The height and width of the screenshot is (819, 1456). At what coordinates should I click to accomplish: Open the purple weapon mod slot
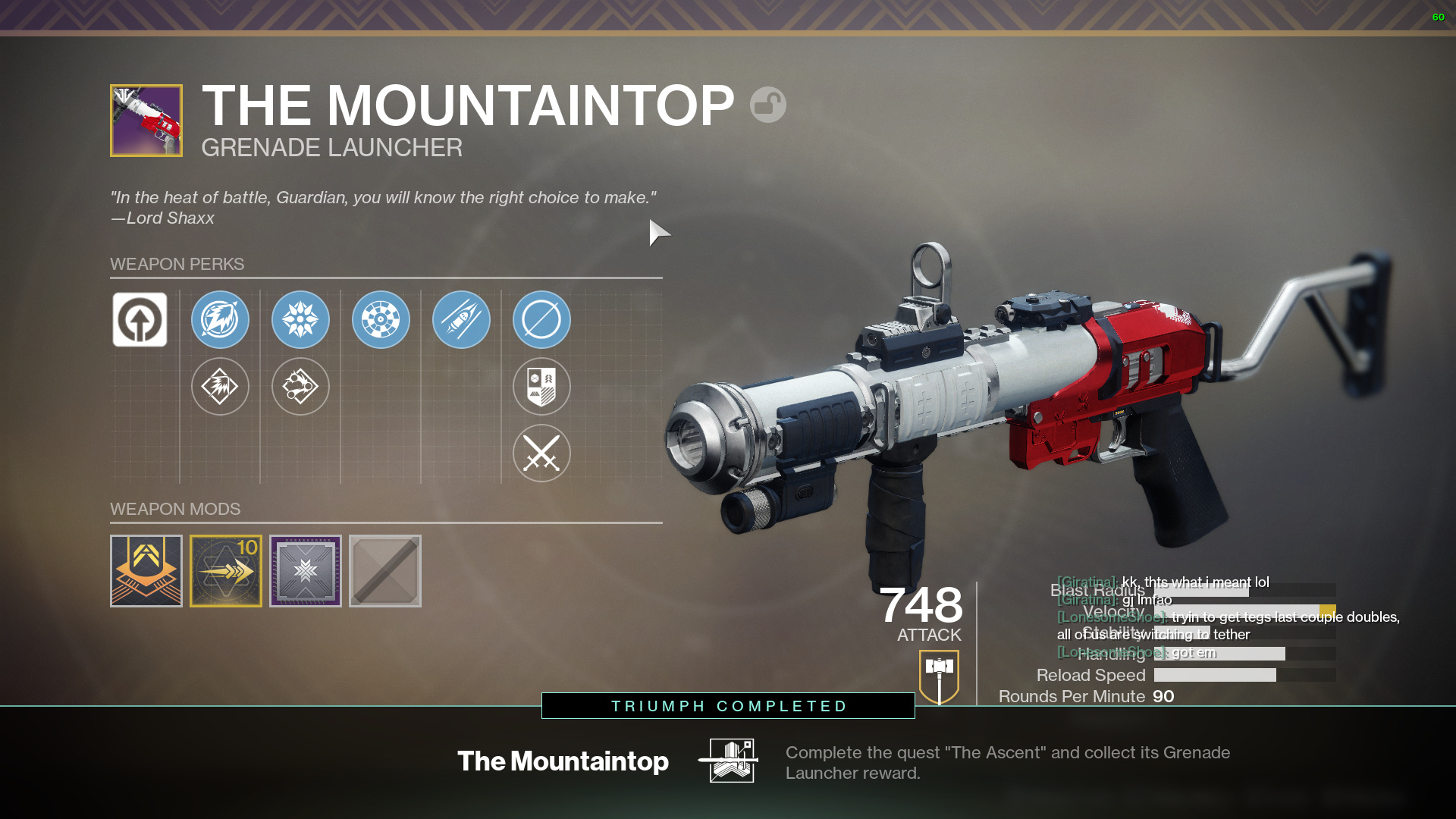coord(306,571)
